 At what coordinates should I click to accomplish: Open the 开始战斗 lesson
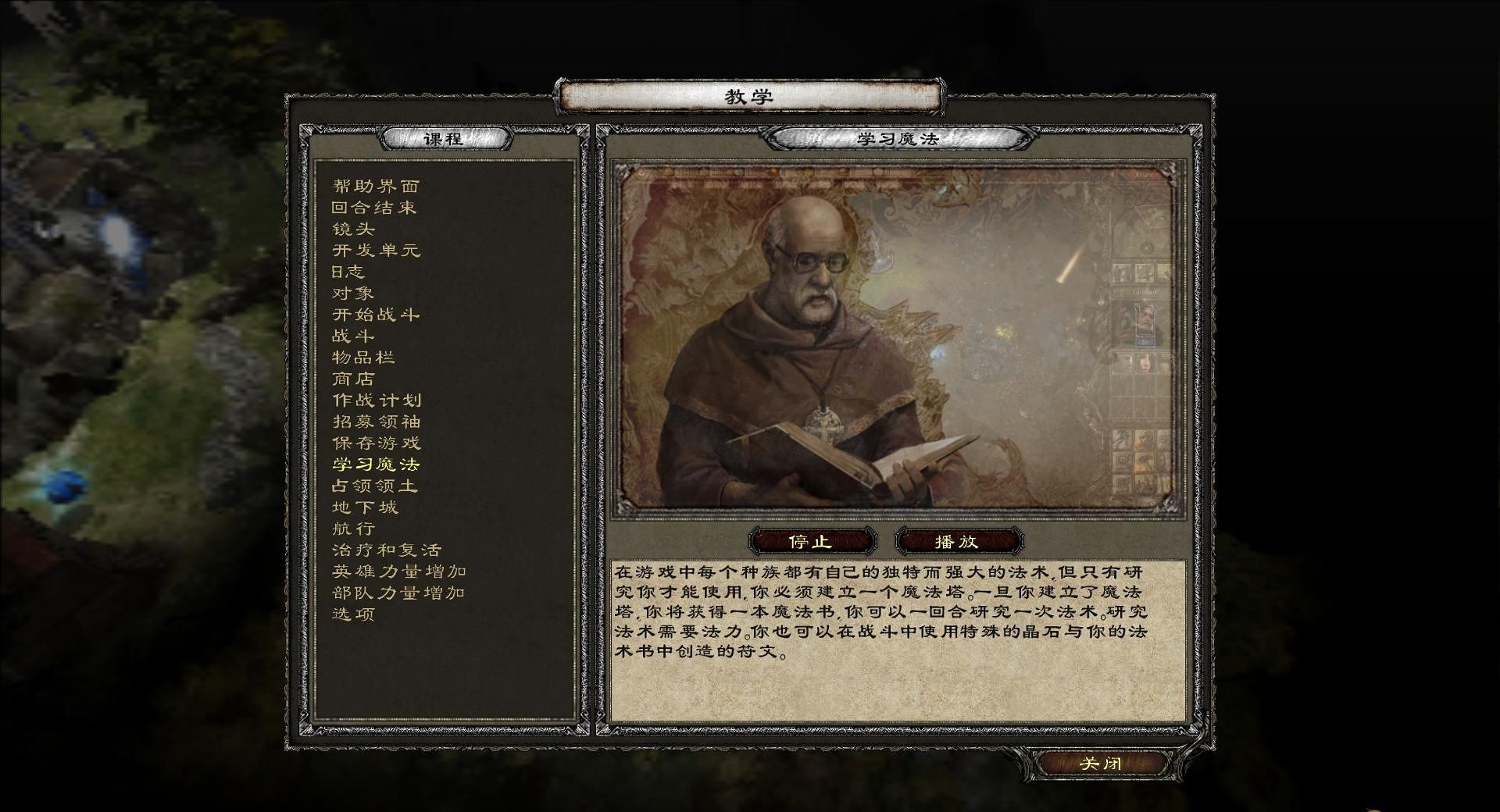(x=376, y=315)
